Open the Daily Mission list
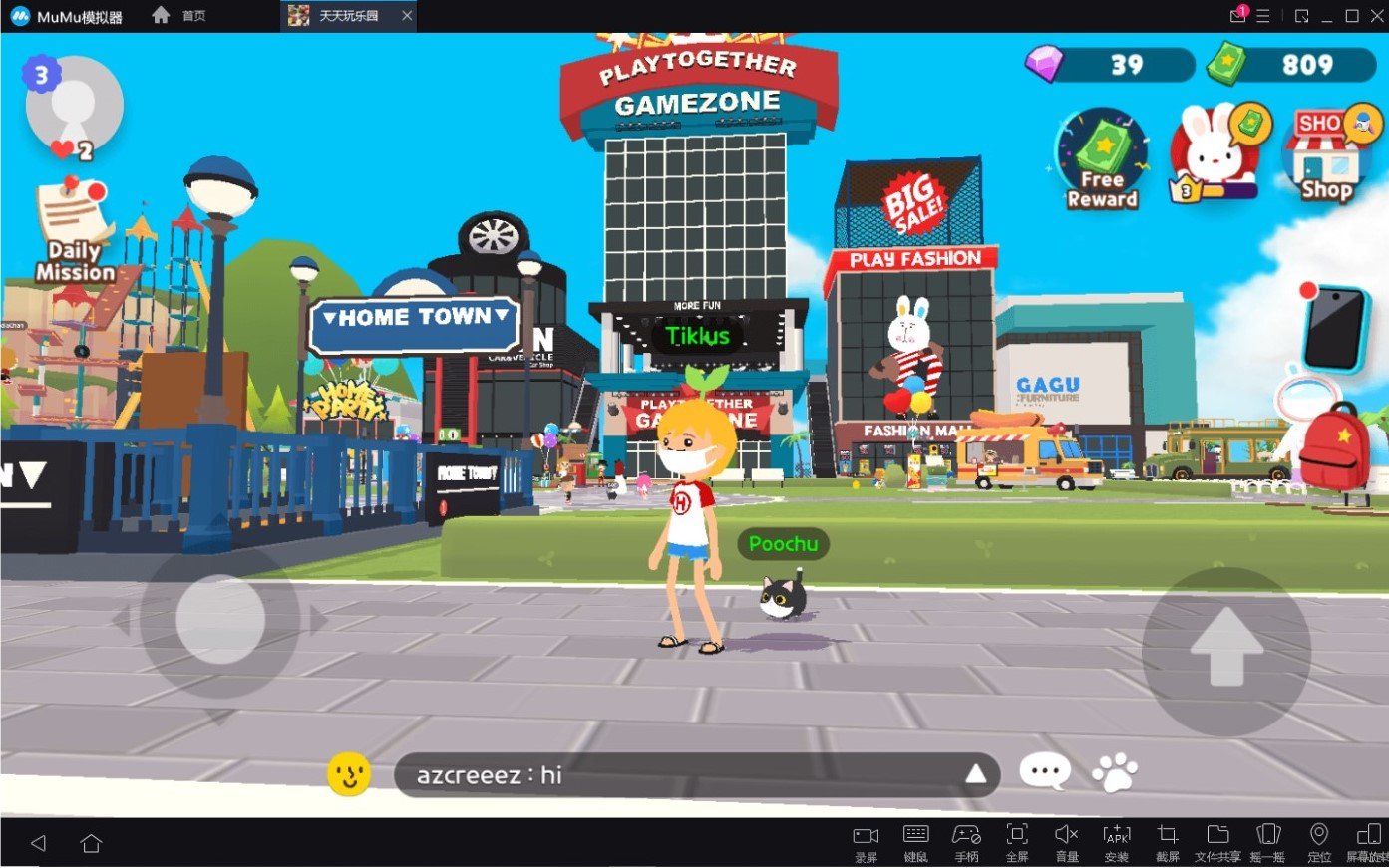The image size is (1389, 868). (74, 231)
